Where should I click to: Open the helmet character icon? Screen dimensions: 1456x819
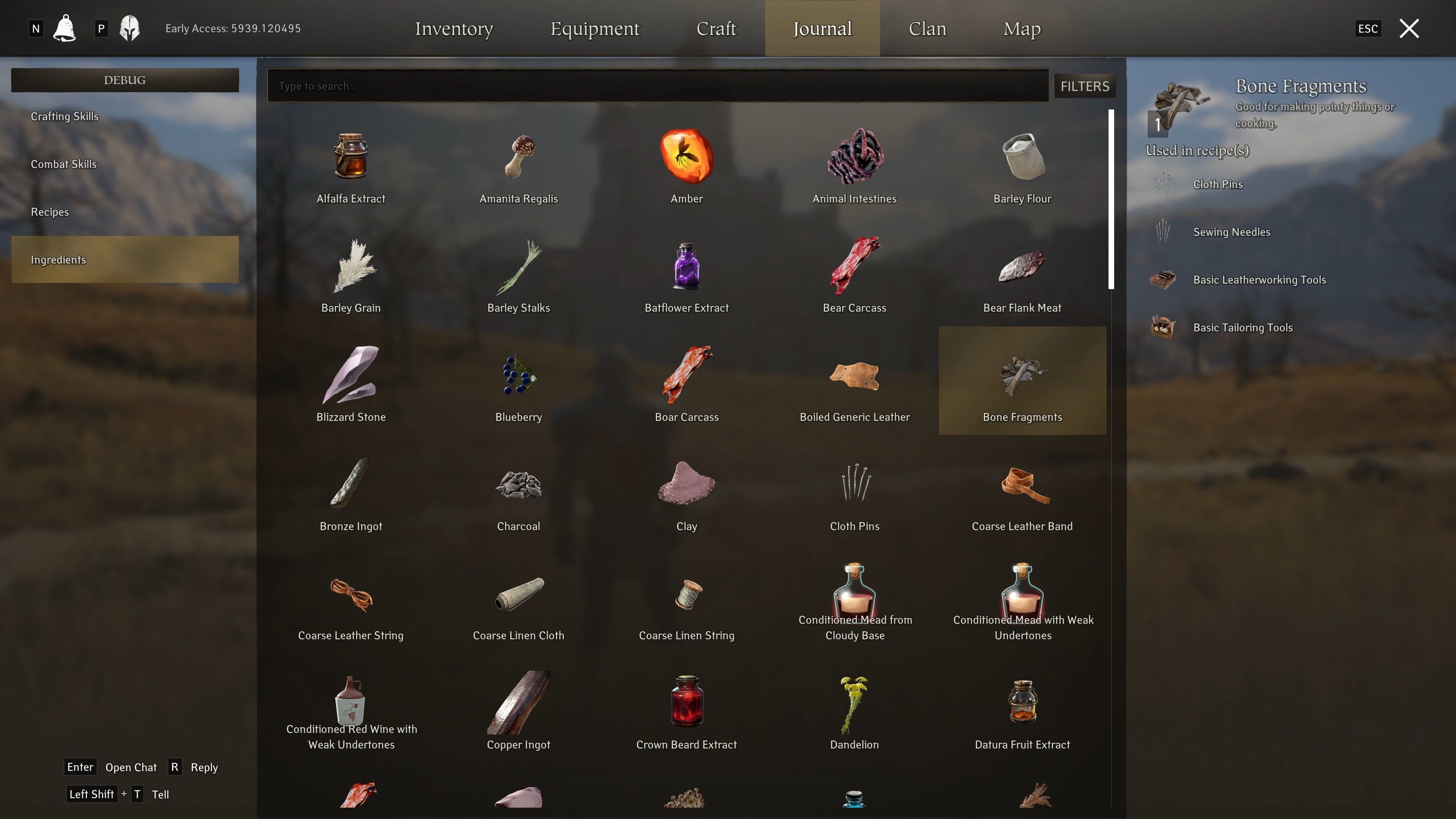(x=129, y=28)
